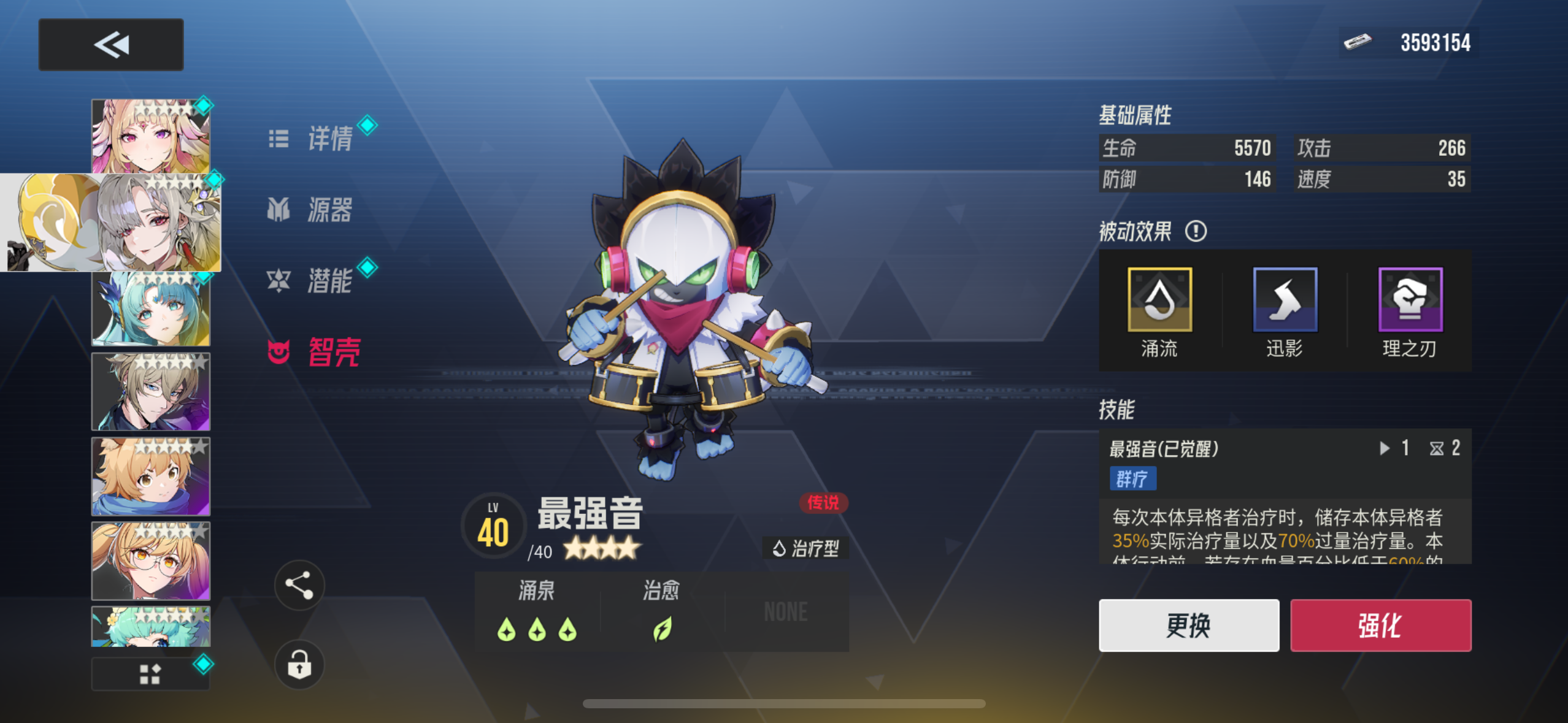Screen dimensions: 1568x723
Task: Select the 迅影 passive effect icon
Action: (x=1285, y=300)
